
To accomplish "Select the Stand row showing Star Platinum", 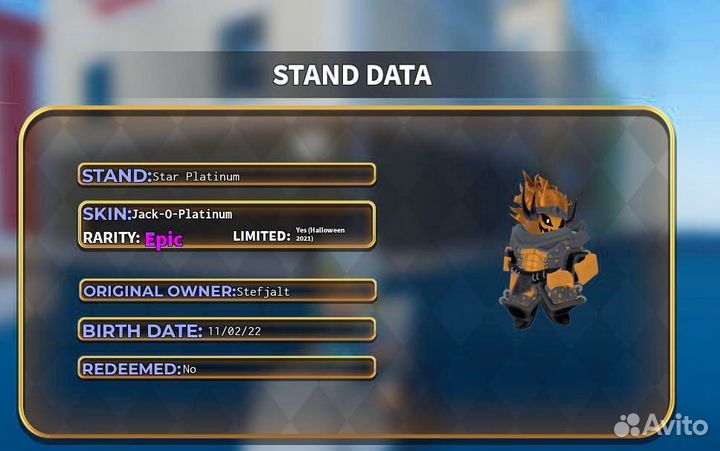I will pos(227,175).
